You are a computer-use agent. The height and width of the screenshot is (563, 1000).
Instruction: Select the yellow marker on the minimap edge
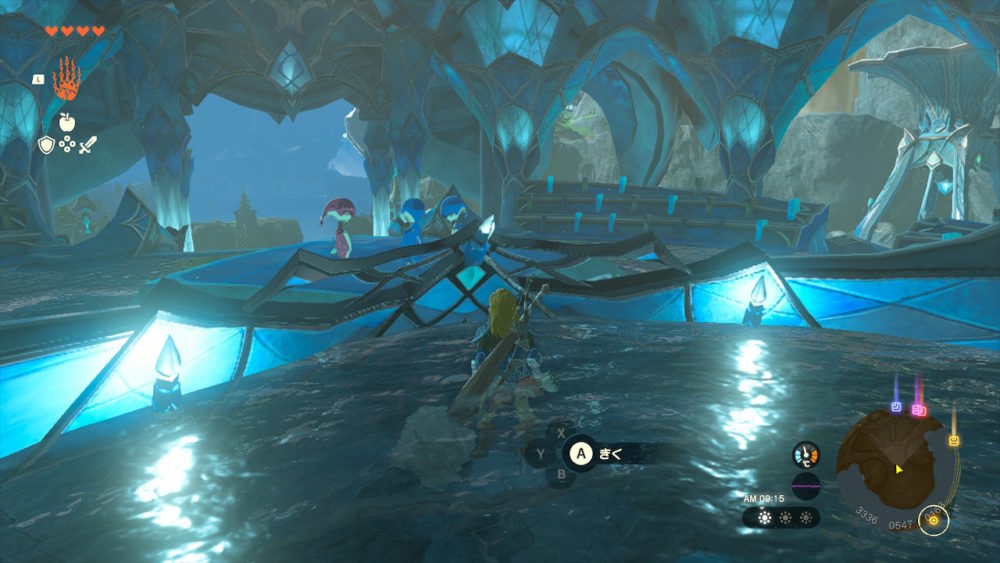[953, 440]
